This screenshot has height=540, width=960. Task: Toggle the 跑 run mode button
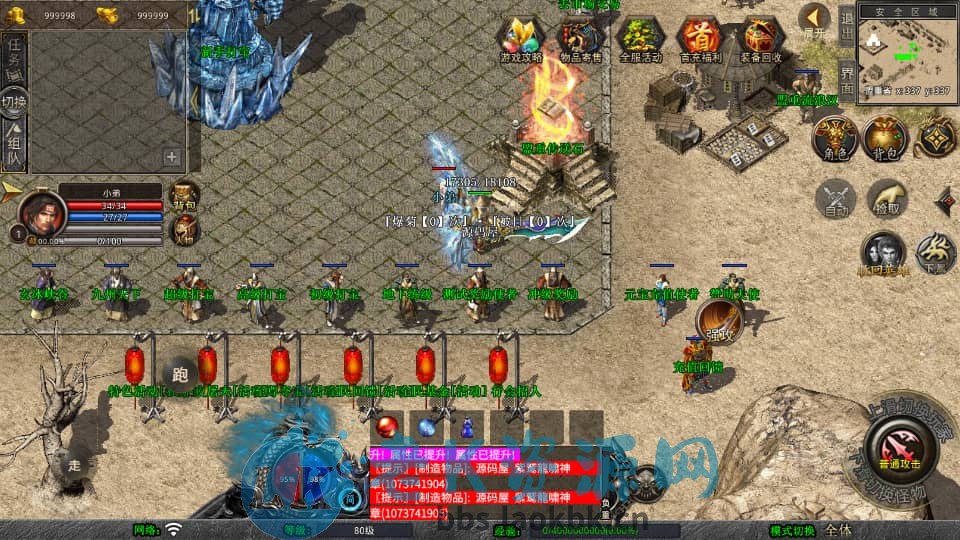180,373
